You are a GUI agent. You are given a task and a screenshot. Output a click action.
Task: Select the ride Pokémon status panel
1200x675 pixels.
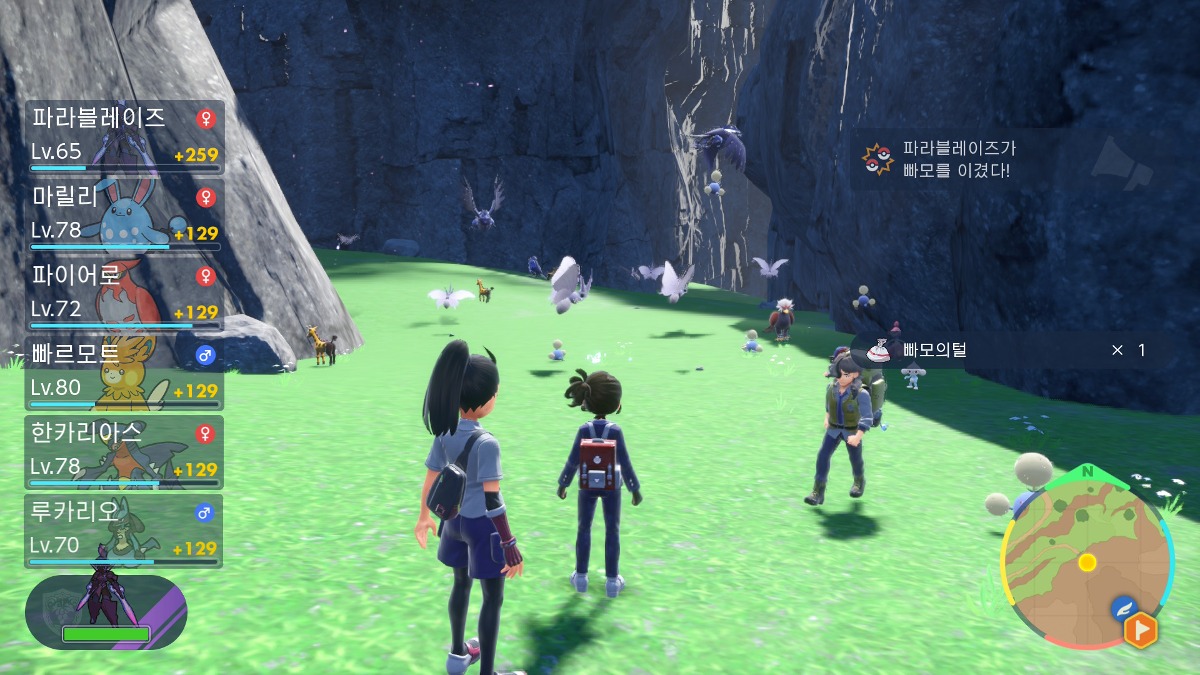click(106, 611)
